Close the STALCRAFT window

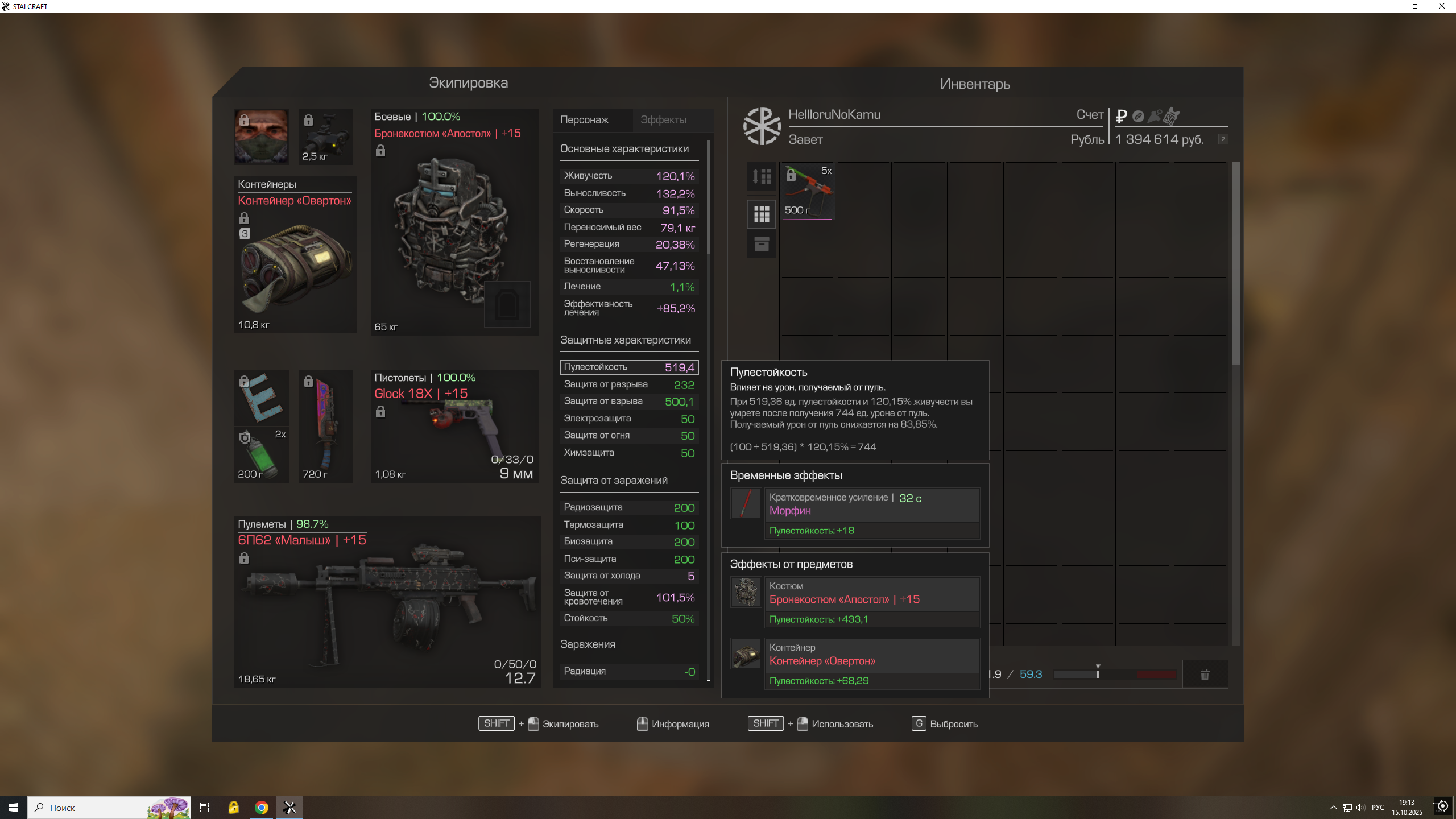[x=1441, y=6]
